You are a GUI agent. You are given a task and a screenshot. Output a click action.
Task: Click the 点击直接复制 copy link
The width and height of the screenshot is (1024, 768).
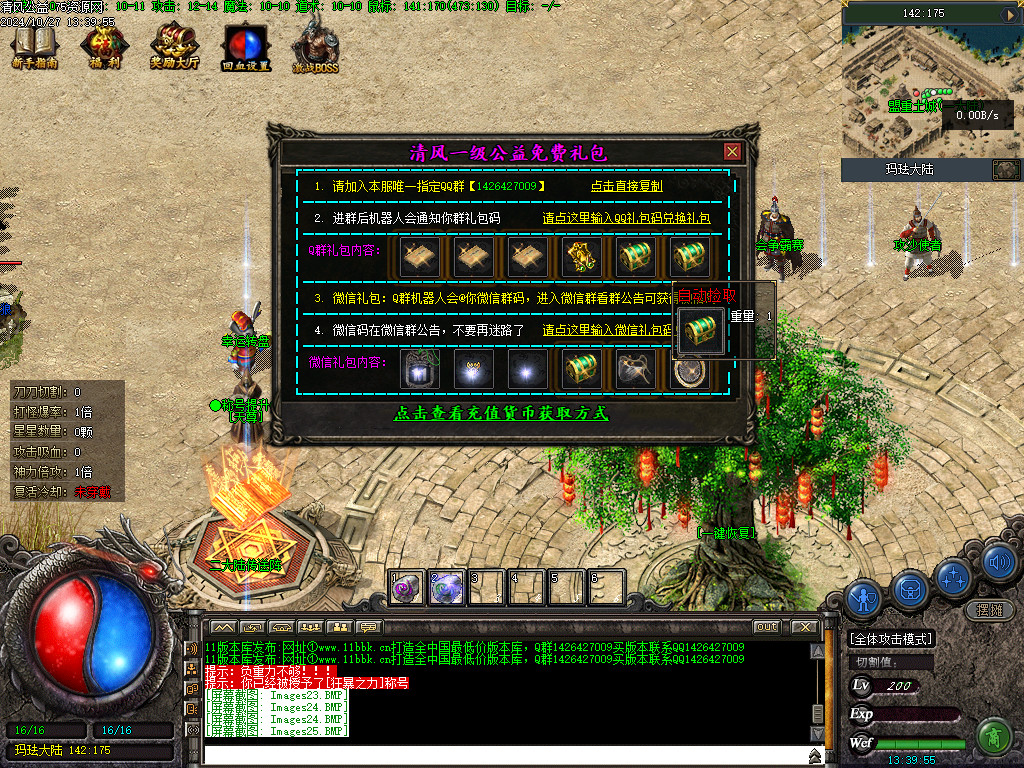point(626,186)
